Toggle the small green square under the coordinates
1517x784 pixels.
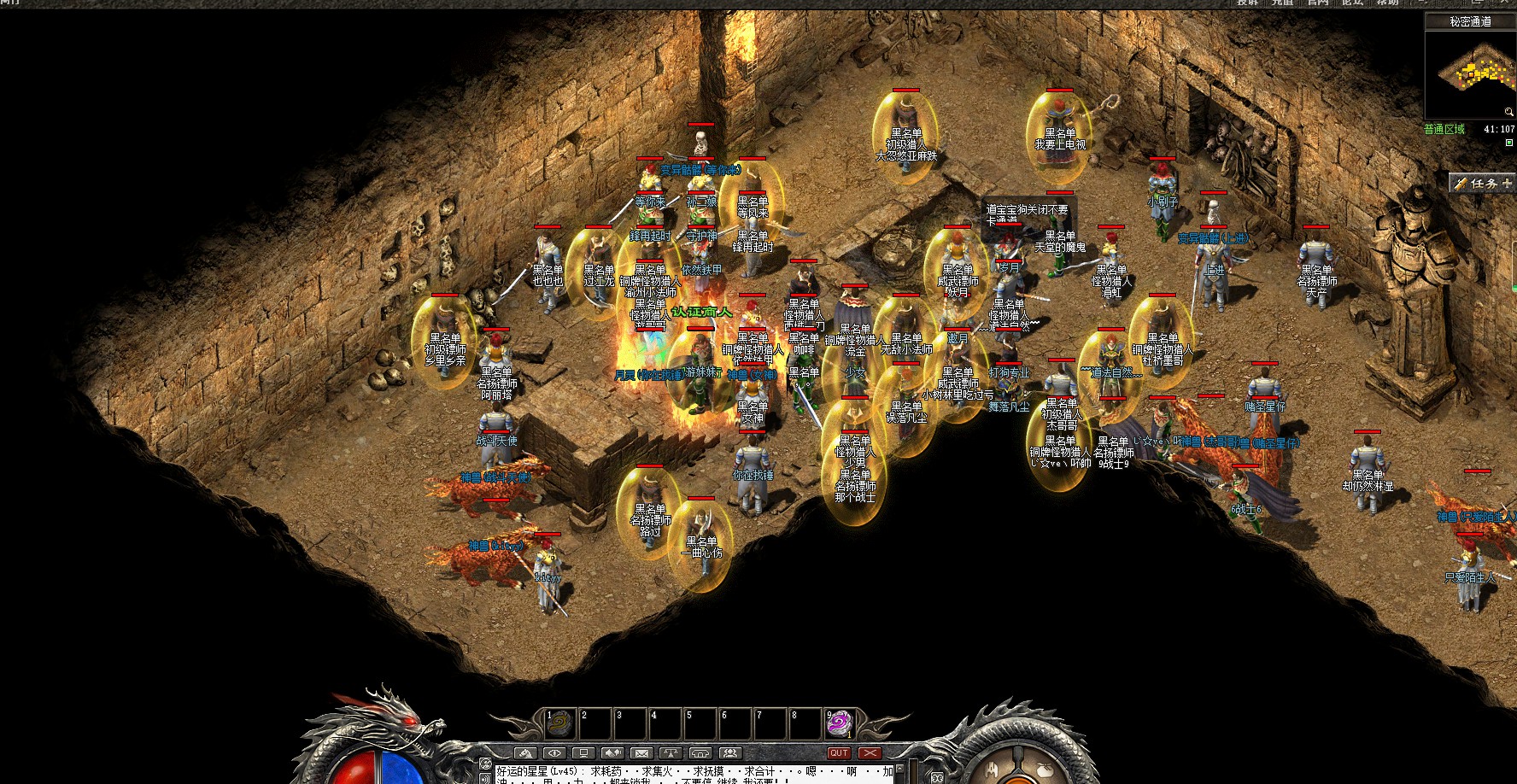(1508, 143)
